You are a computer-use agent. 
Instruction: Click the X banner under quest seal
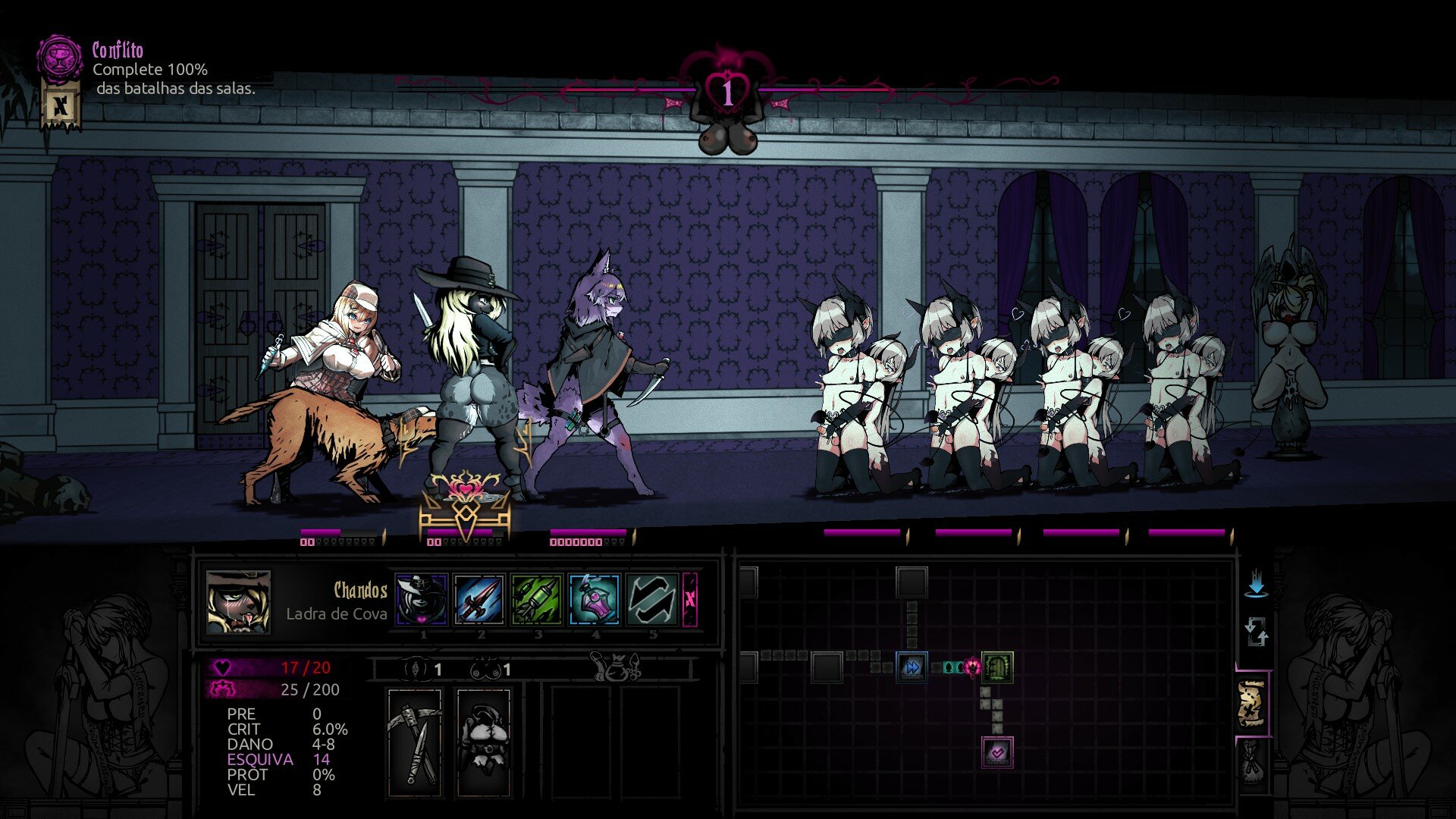(60, 106)
